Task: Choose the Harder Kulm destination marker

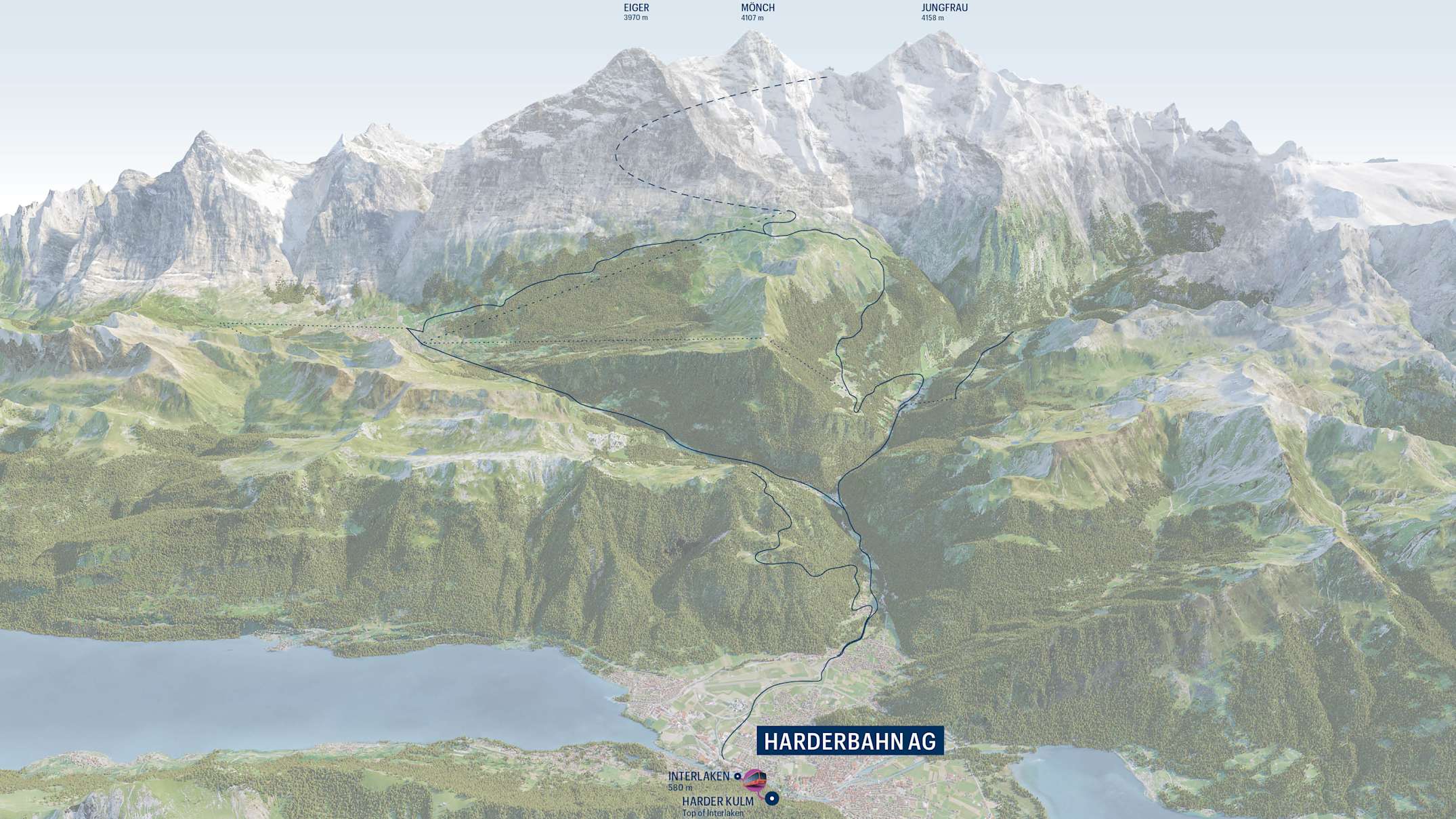Action: pos(772,799)
